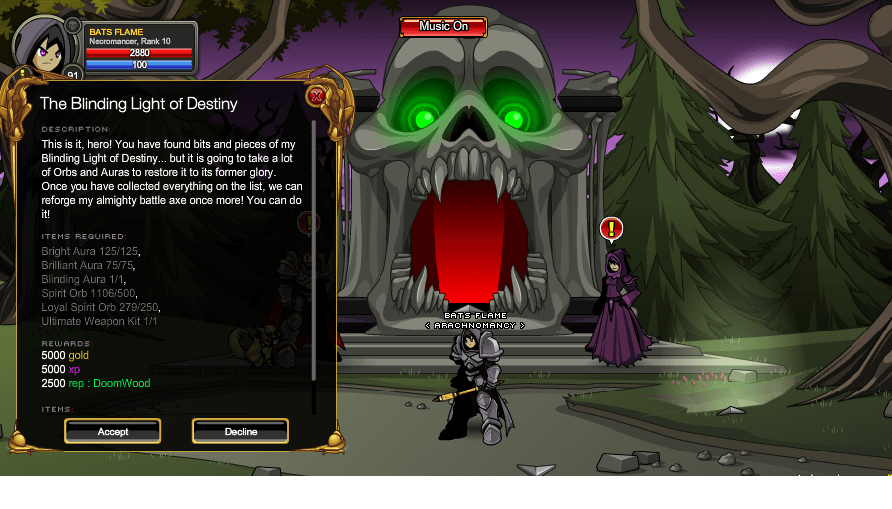The image size is (892, 509).
Task: Click the quest panel scrollbar
Action: [x=314, y=250]
